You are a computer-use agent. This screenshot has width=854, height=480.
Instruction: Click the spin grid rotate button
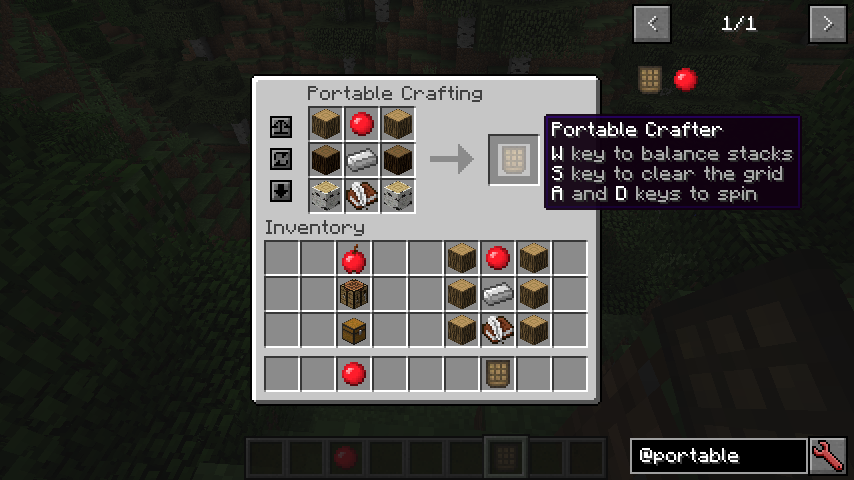(x=281, y=159)
